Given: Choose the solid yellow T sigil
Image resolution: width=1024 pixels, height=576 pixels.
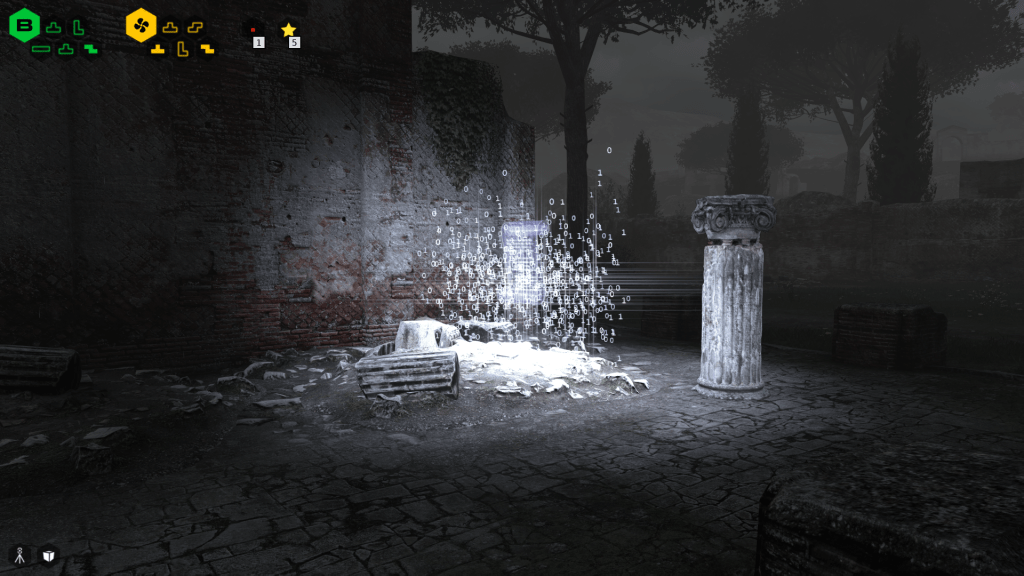Looking at the screenshot, I should pos(158,48).
